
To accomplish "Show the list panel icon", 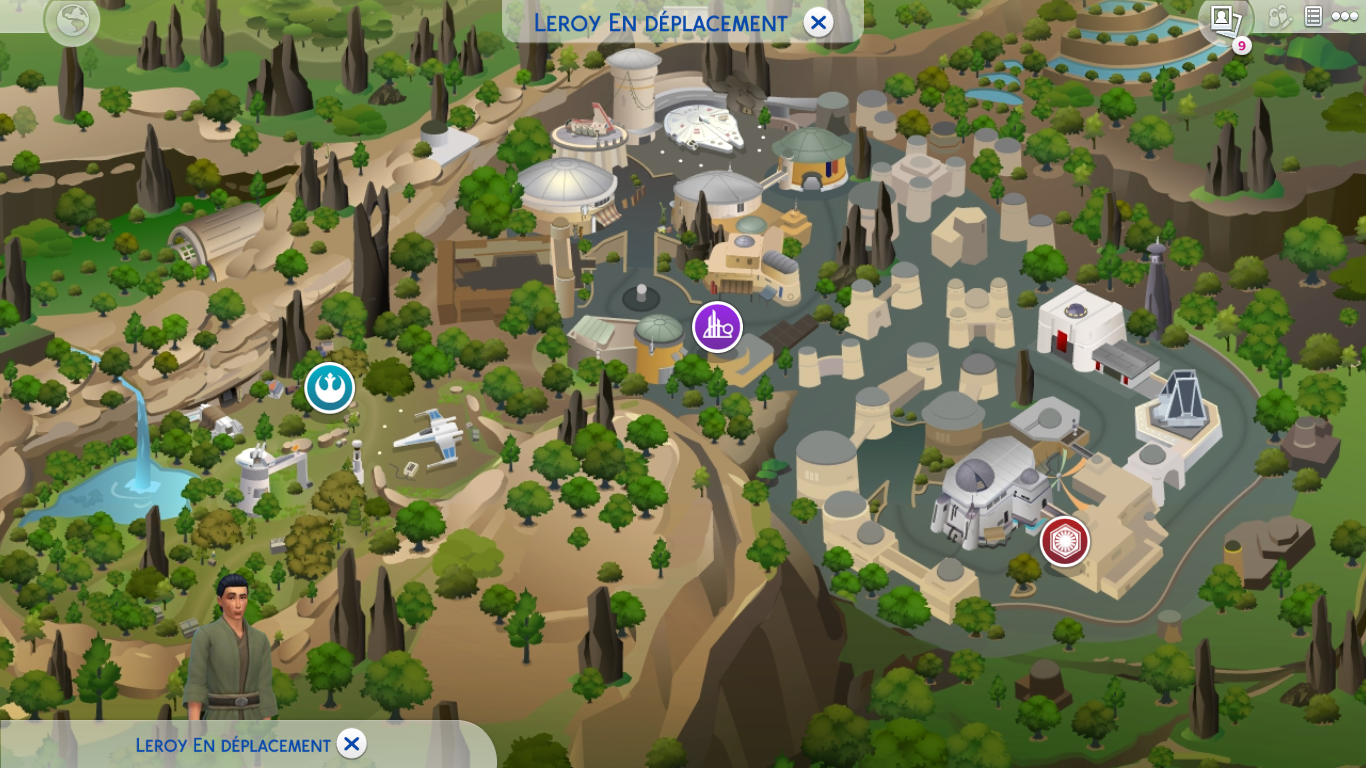I will 1313,16.
